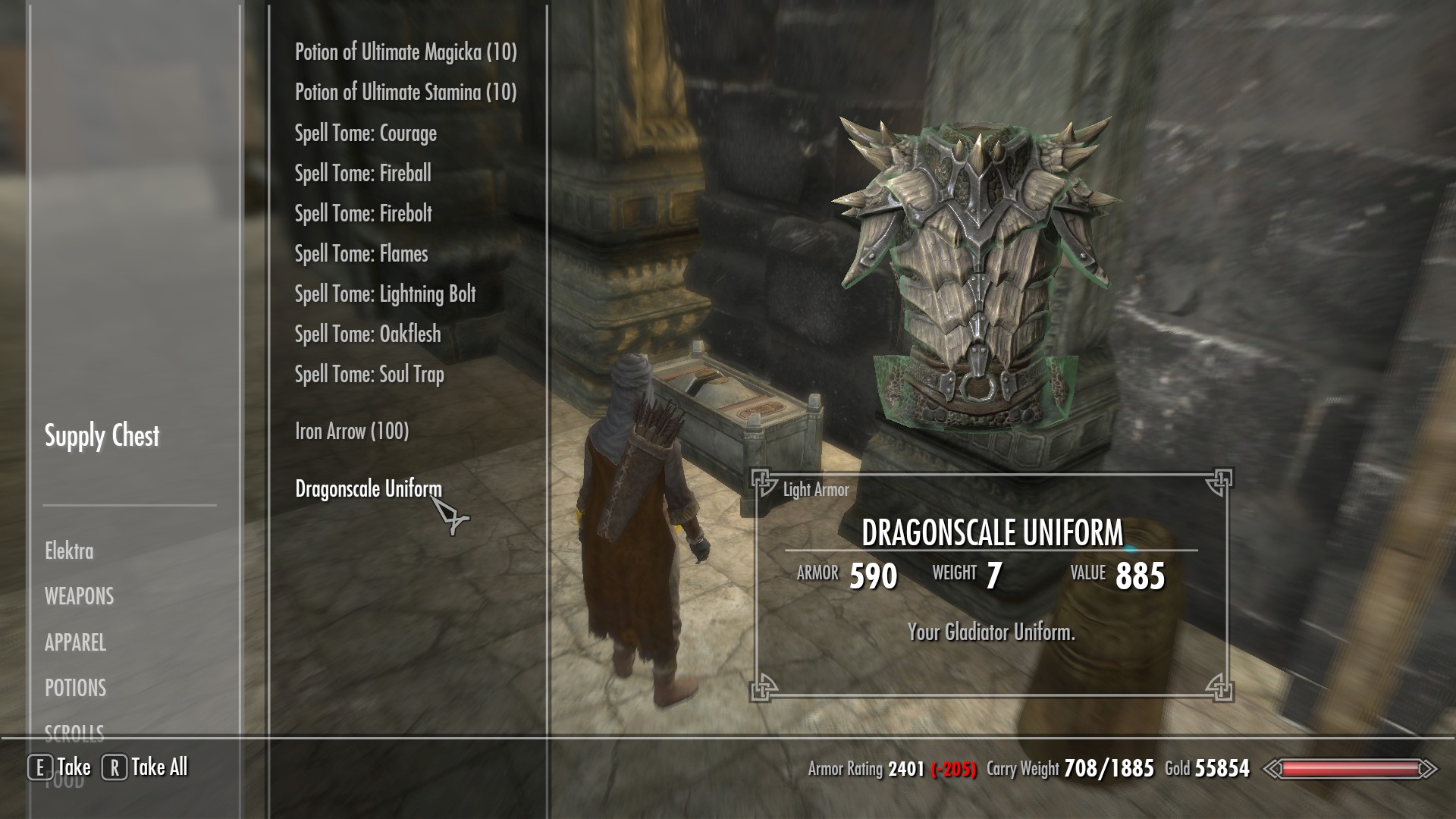Viewport: 1456px width, 819px height.
Task: Switch to Elektra's inventory
Action: 69,551
